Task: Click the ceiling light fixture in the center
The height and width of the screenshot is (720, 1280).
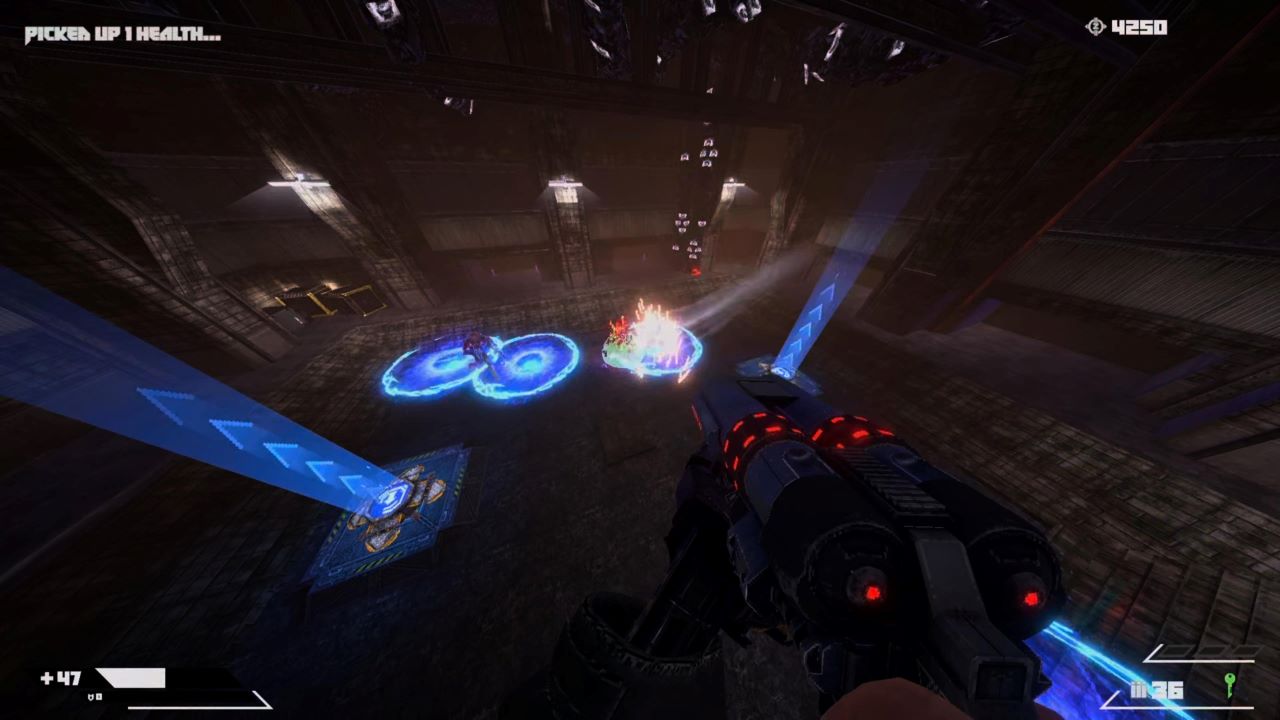Action: click(x=568, y=183)
